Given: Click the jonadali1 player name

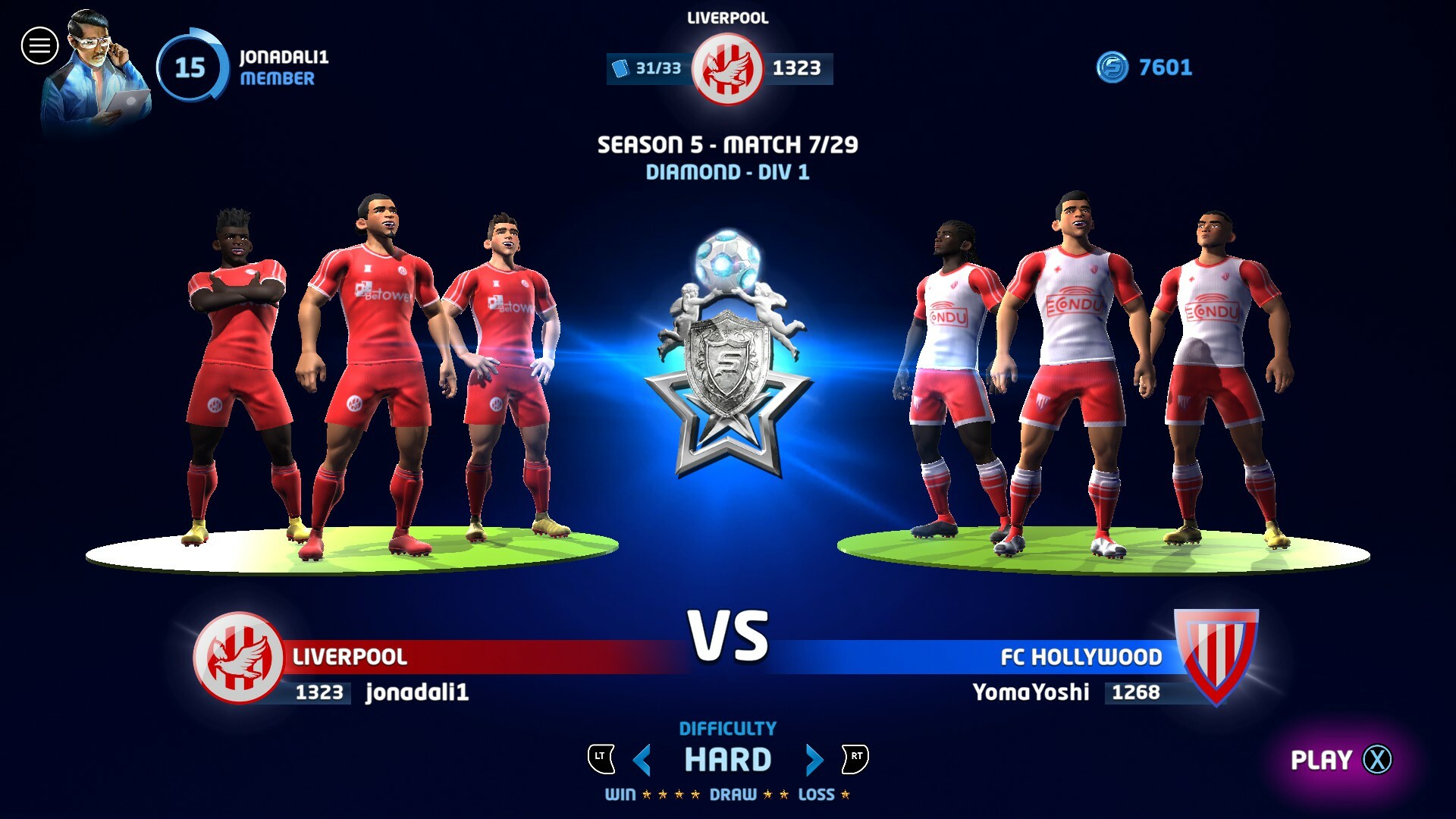Looking at the screenshot, I should coord(419,692).
